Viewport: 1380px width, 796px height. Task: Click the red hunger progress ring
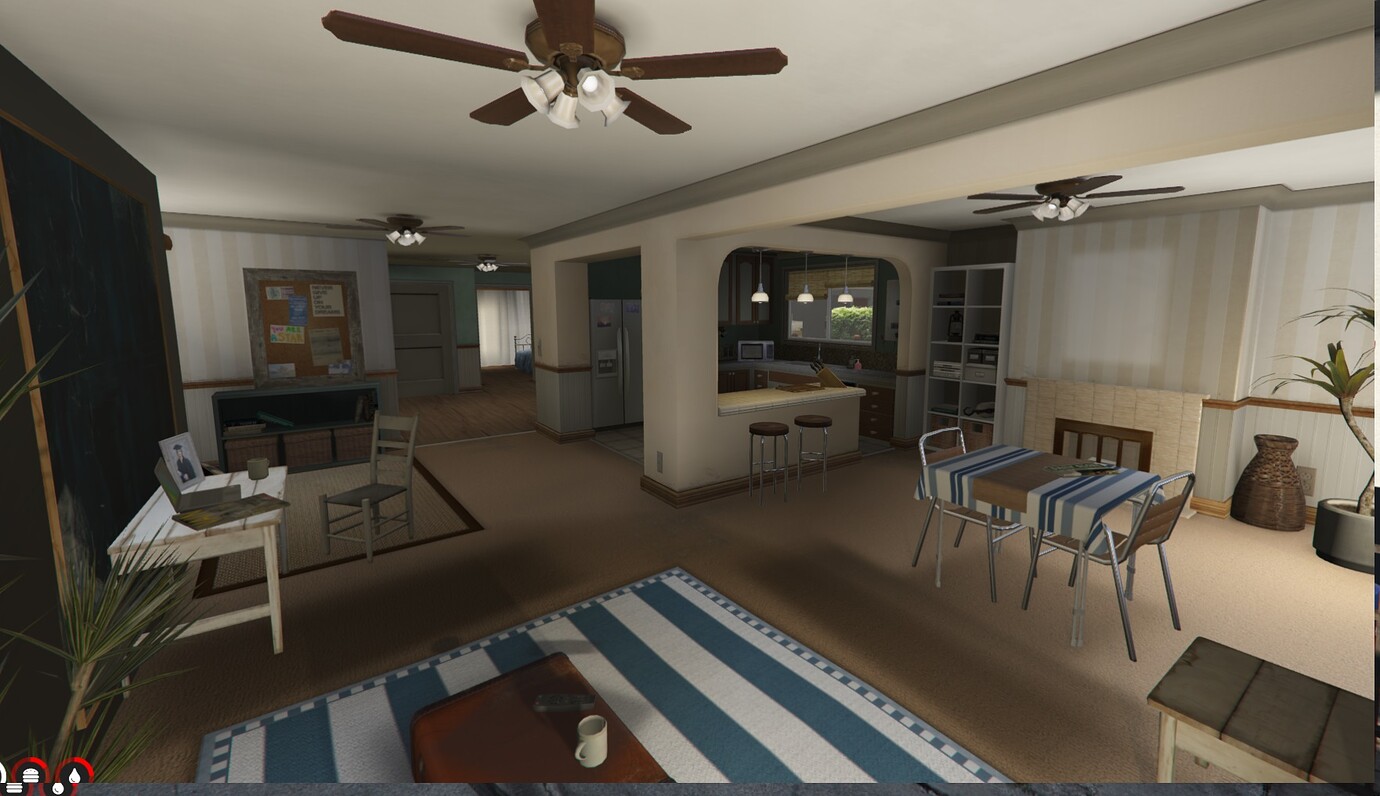click(31, 760)
